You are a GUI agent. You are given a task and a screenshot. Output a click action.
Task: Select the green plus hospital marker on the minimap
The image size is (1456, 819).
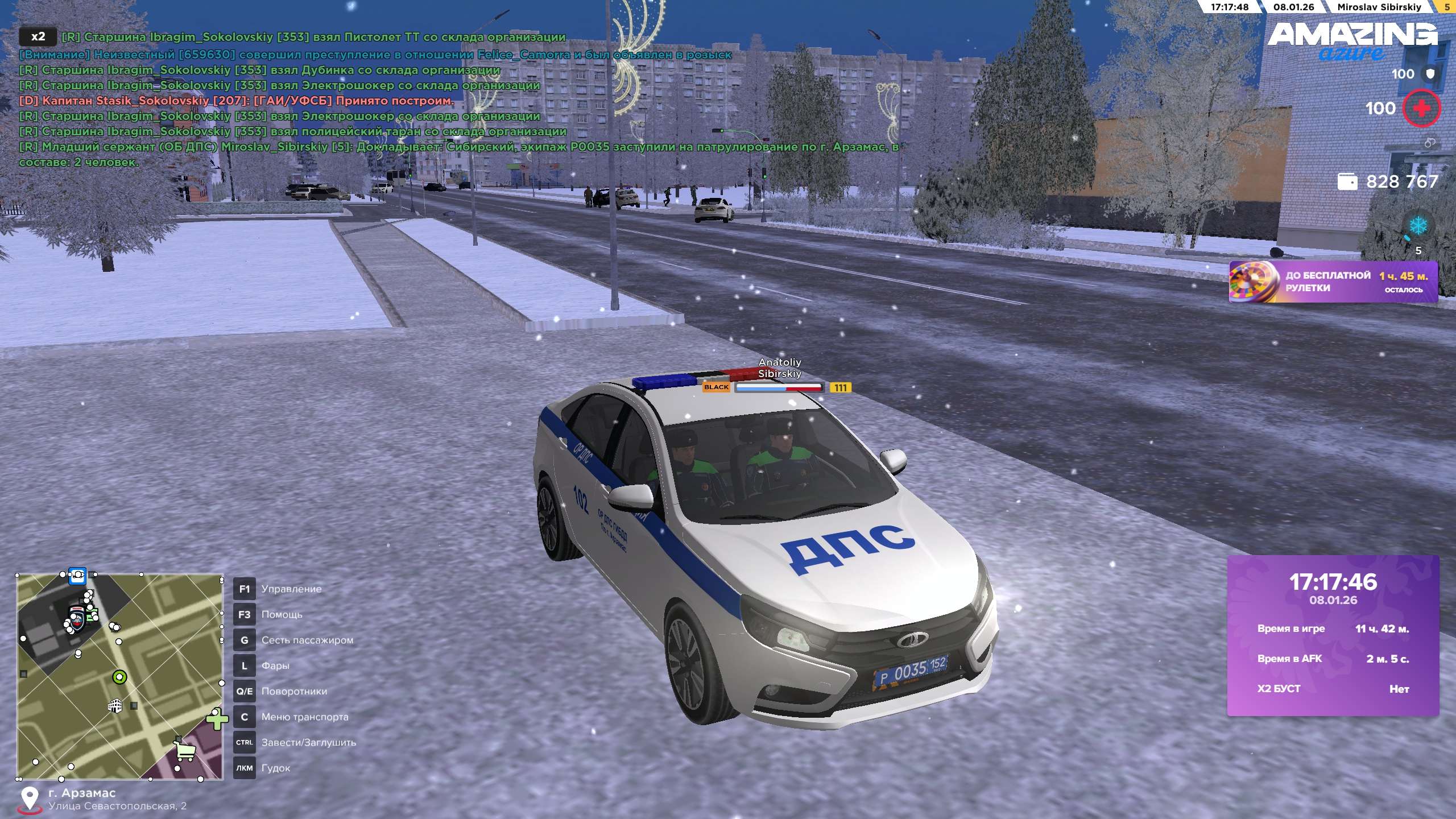pos(216,719)
